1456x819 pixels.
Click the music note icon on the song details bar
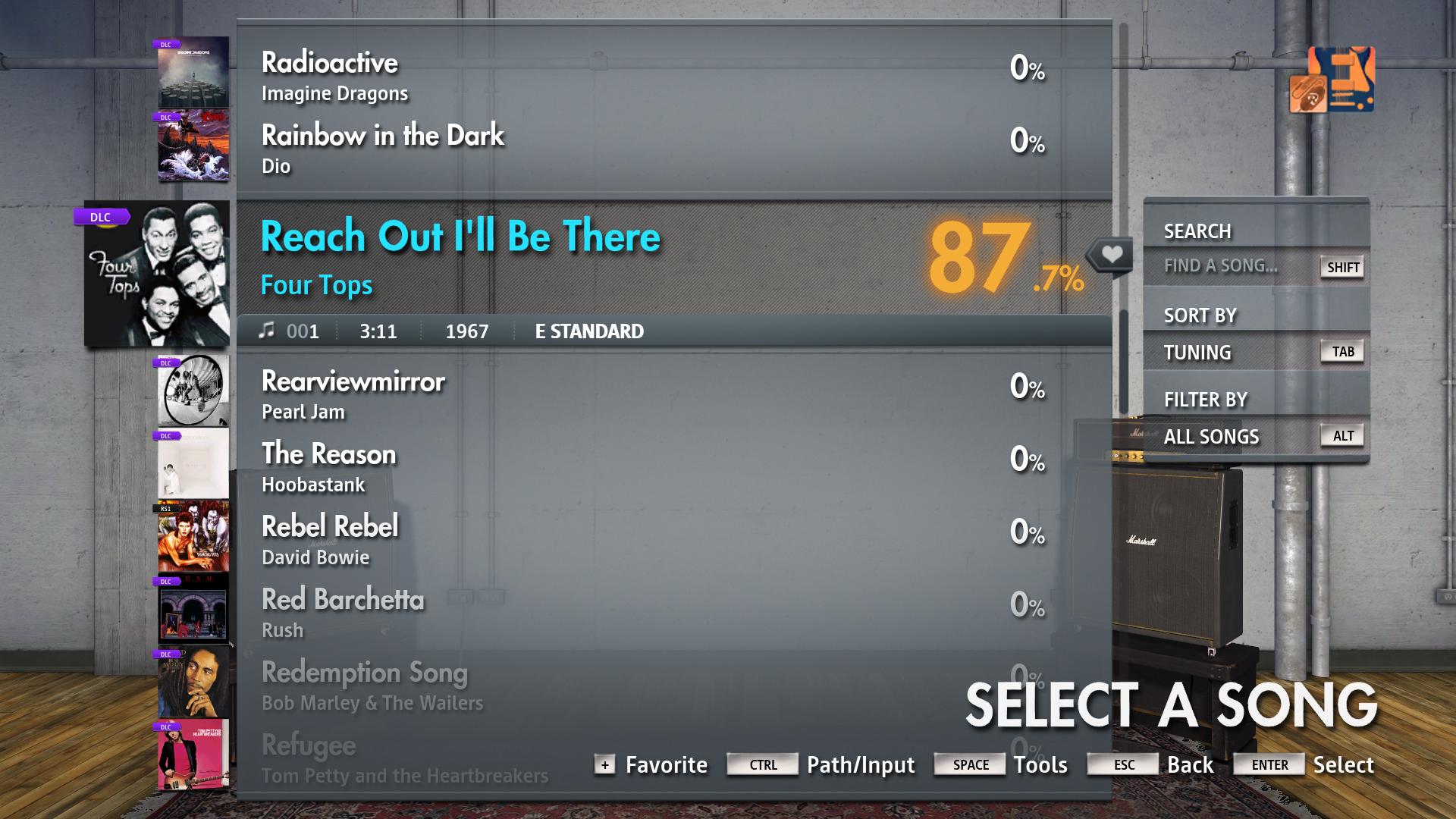(x=267, y=329)
